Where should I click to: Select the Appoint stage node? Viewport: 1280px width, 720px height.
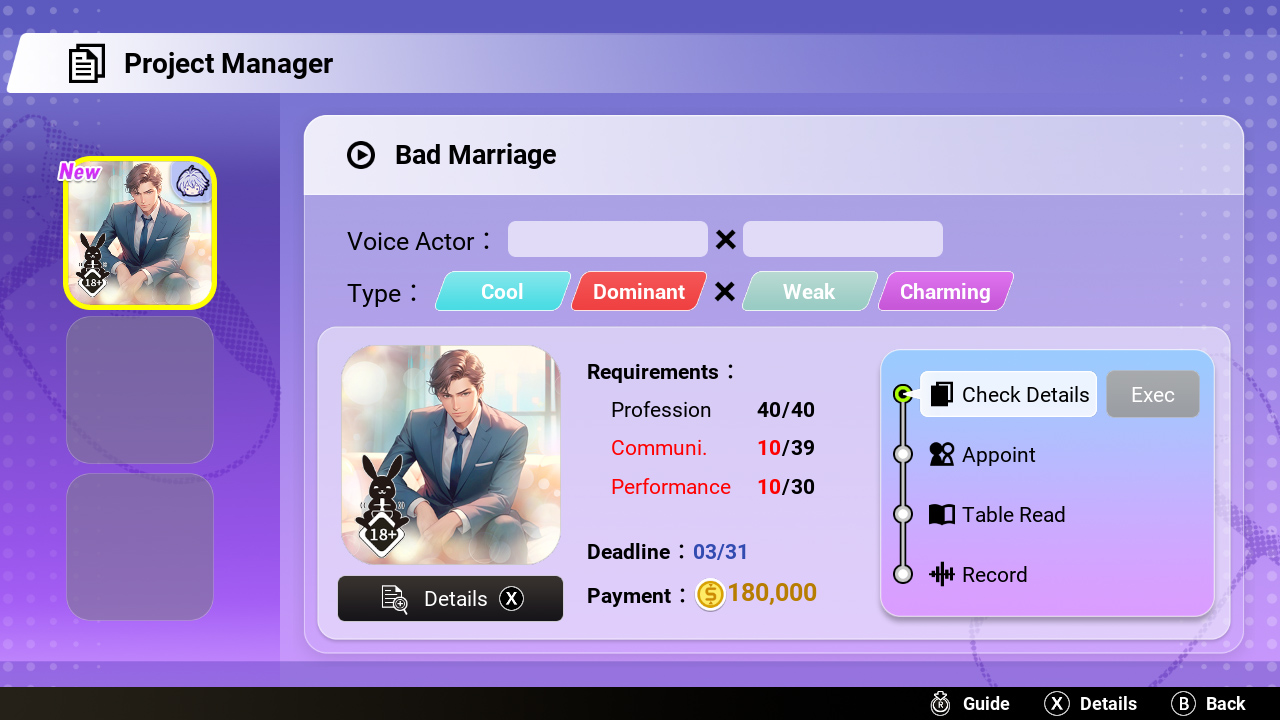pyautogui.click(x=902, y=454)
